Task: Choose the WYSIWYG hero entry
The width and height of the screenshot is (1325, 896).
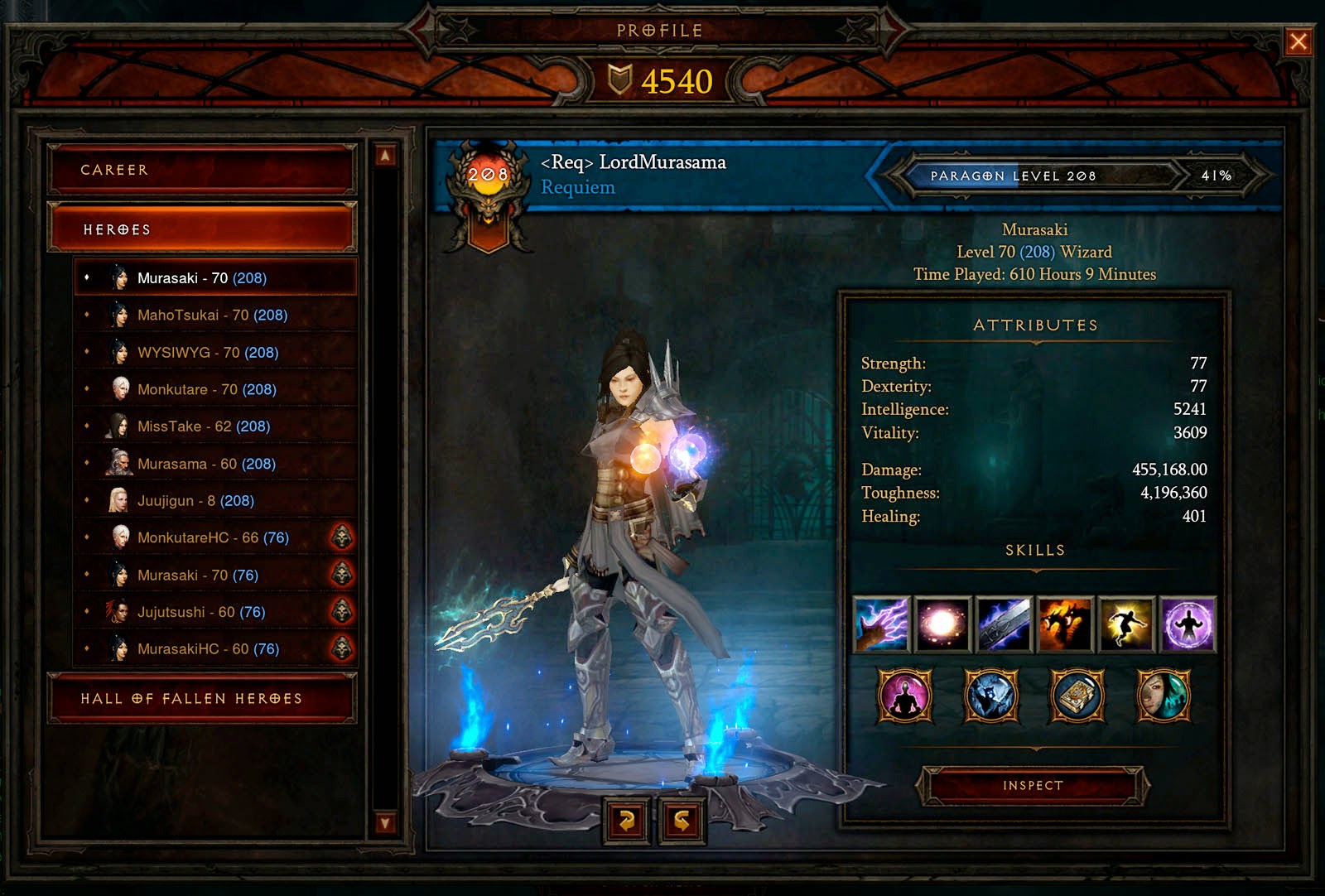Action: [207, 352]
